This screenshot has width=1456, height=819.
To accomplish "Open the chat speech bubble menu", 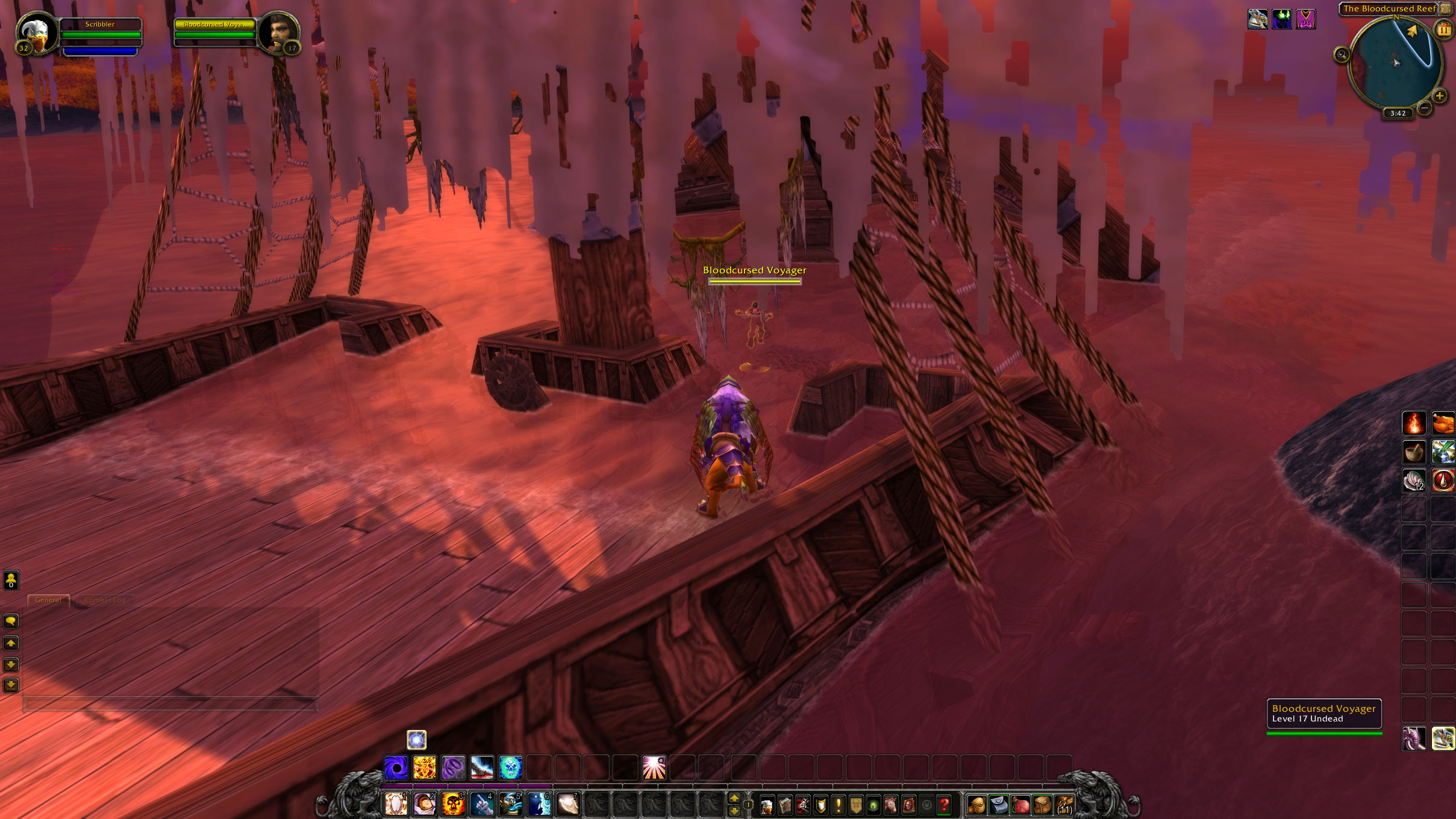I will (11, 621).
